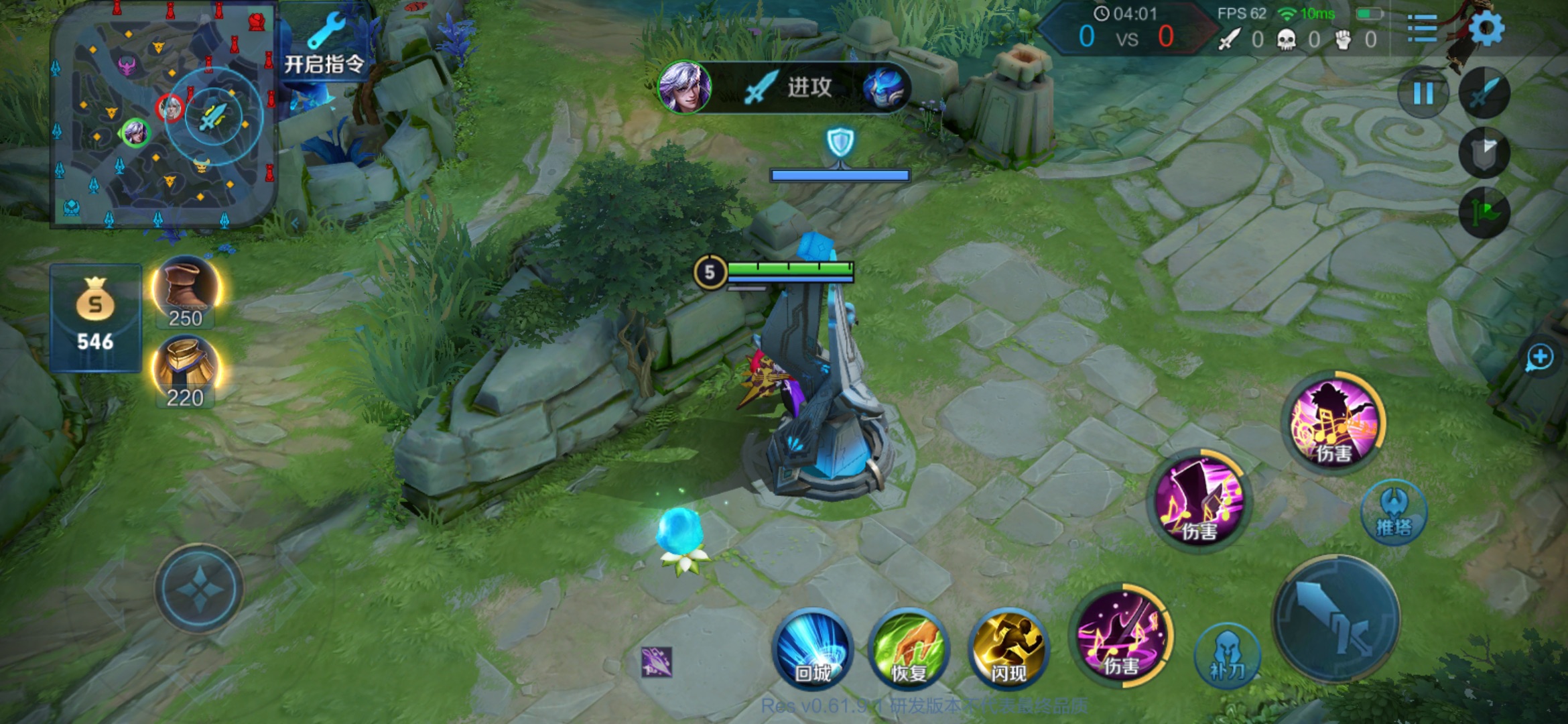The width and height of the screenshot is (1568, 724).
Task: Open settings with the gear icon
Action: tap(1486, 28)
